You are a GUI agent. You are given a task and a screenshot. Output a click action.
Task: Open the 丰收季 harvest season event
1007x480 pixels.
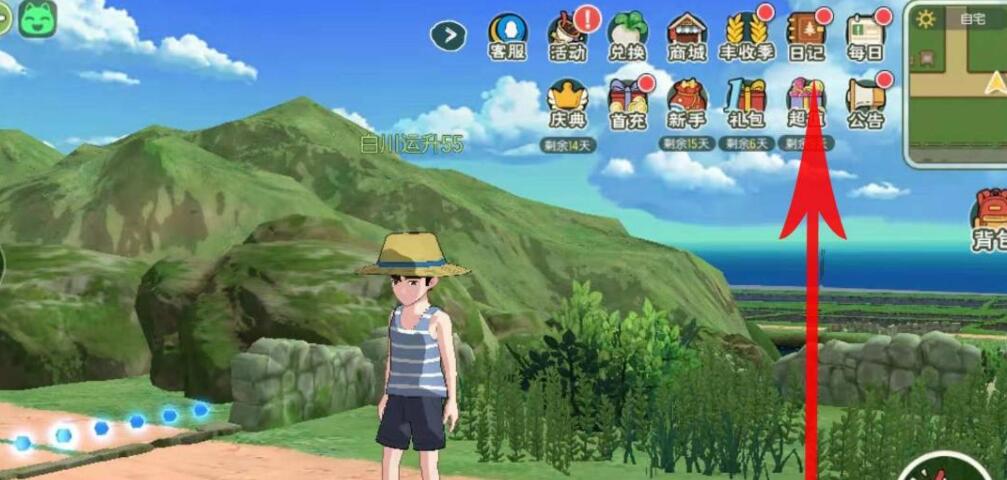(746, 36)
